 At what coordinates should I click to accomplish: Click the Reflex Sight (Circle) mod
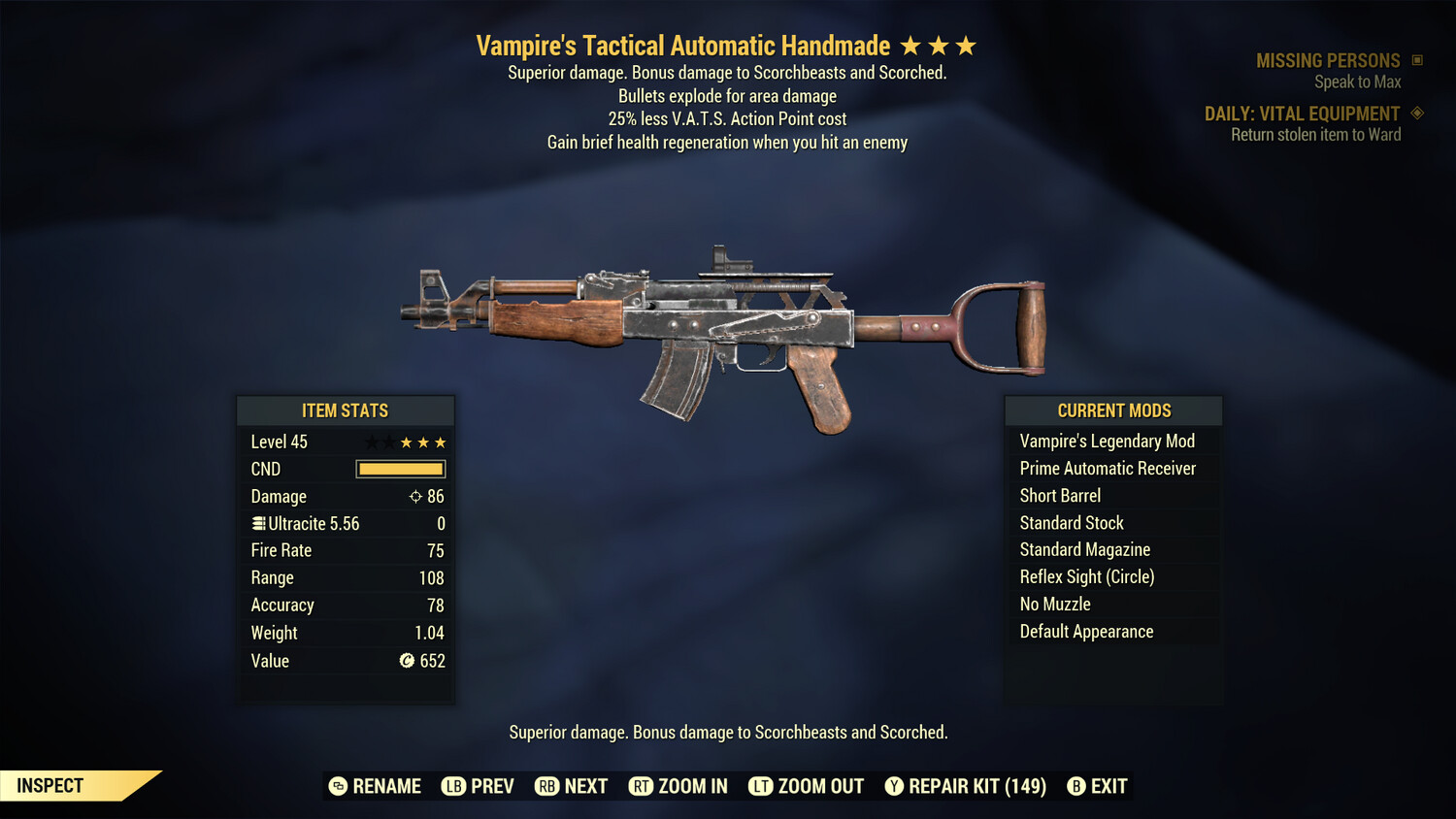point(1087,577)
